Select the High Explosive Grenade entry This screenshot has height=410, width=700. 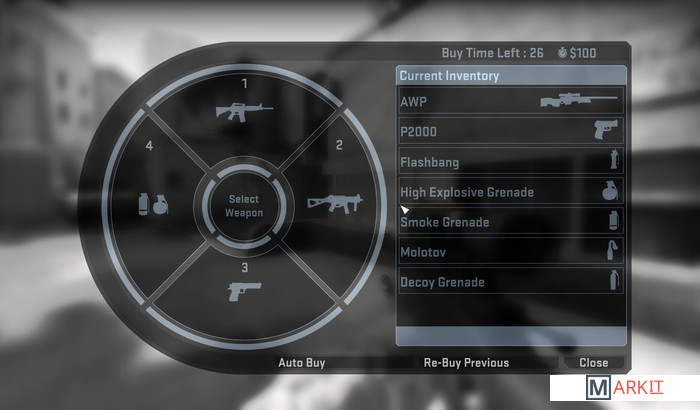pyautogui.click(x=510, y=192)
